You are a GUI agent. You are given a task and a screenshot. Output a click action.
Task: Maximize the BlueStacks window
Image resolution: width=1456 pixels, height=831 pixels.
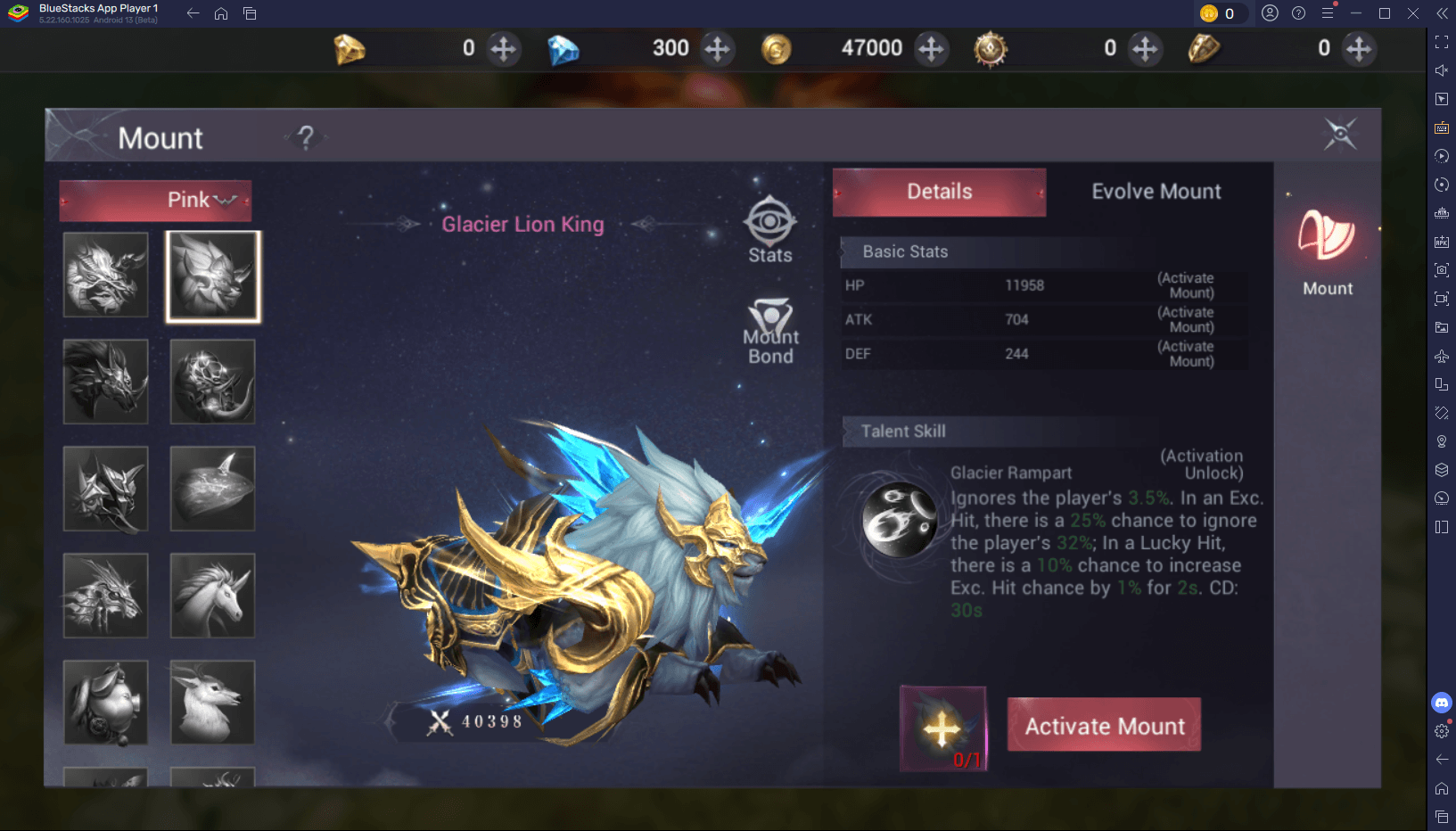[x=1384, y=13]
